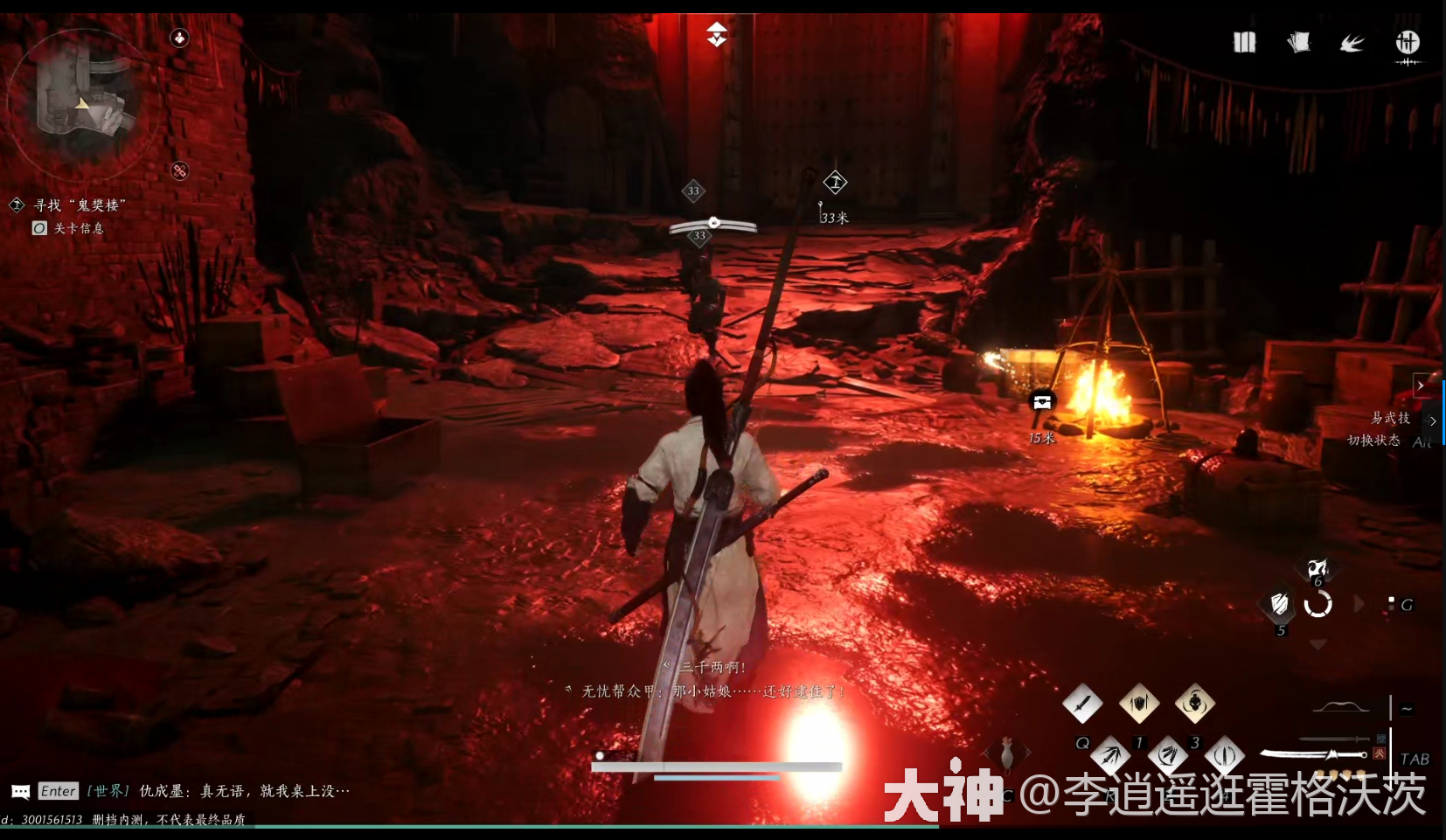Switch to the 世界 chat channel tab
This screenshot has height=840, width=1446.
point(107,791)
